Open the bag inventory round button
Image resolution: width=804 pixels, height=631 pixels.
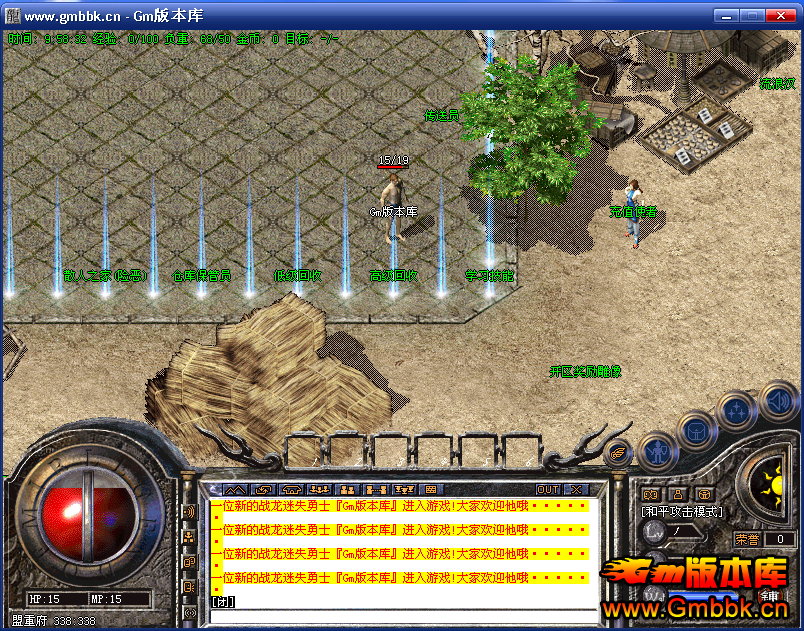pos(696,430)
